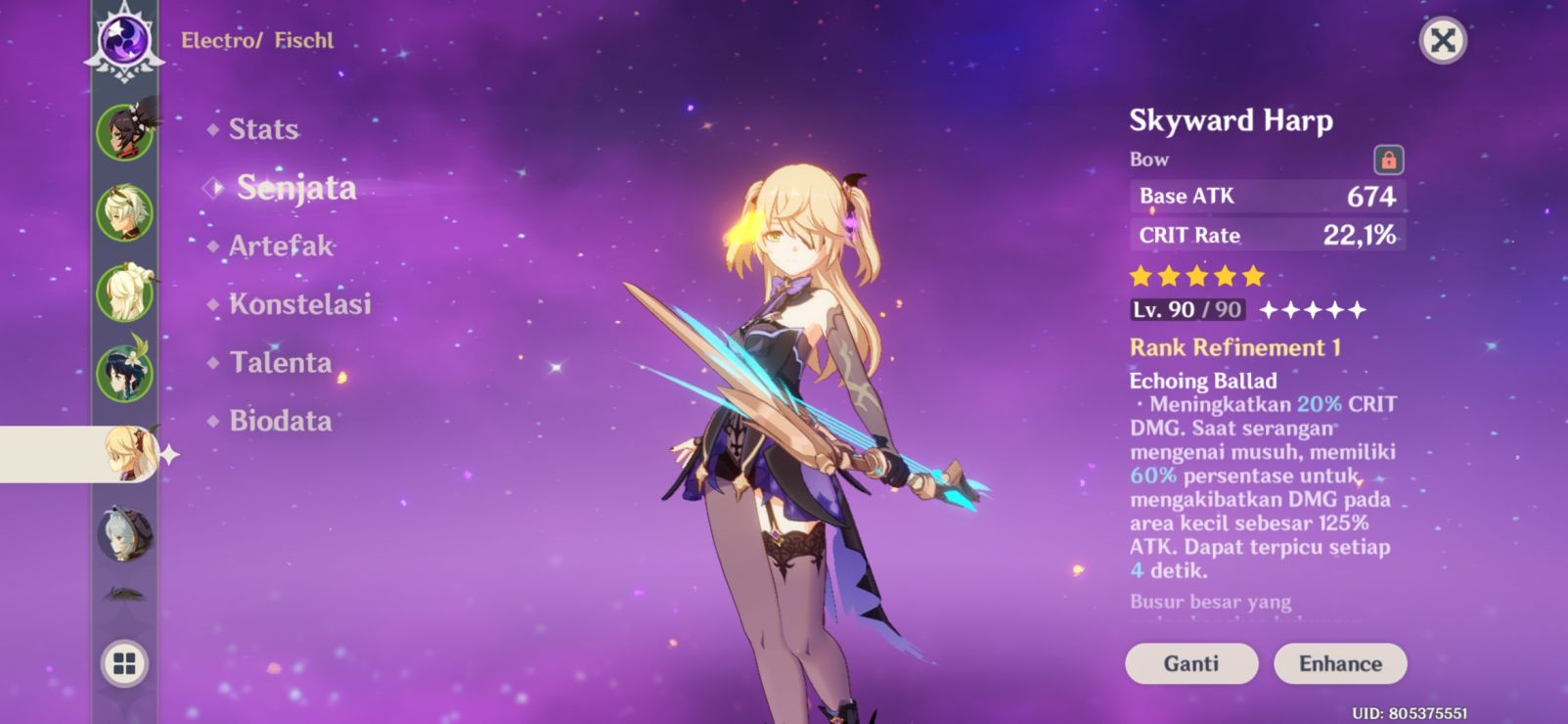1568x724 pixels.
Task: Select the dark-haired character below Konstelasi portrait
Action: tap(122, 372)
